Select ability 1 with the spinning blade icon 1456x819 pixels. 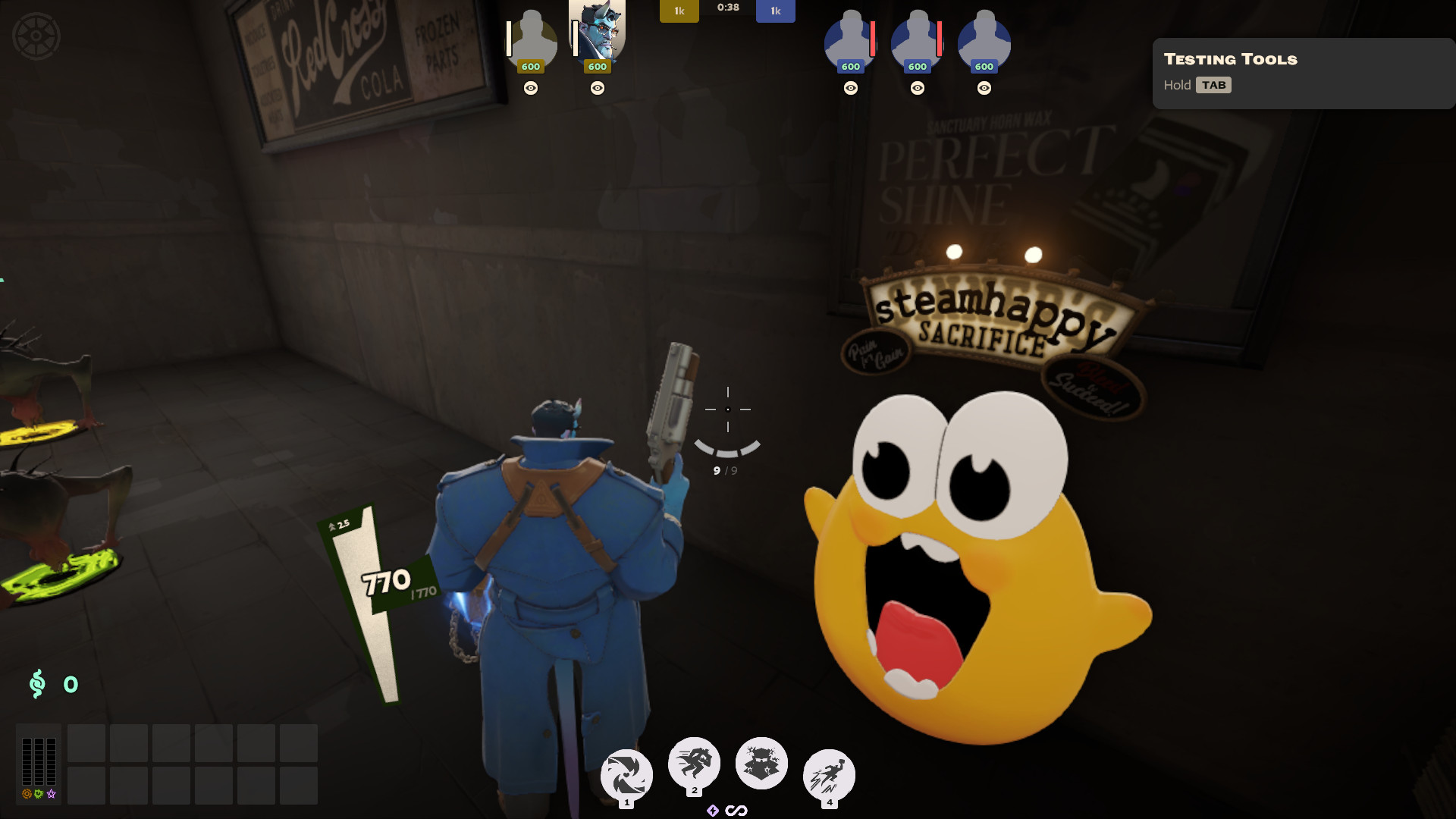pyautogui.click(x=626, y=773)
